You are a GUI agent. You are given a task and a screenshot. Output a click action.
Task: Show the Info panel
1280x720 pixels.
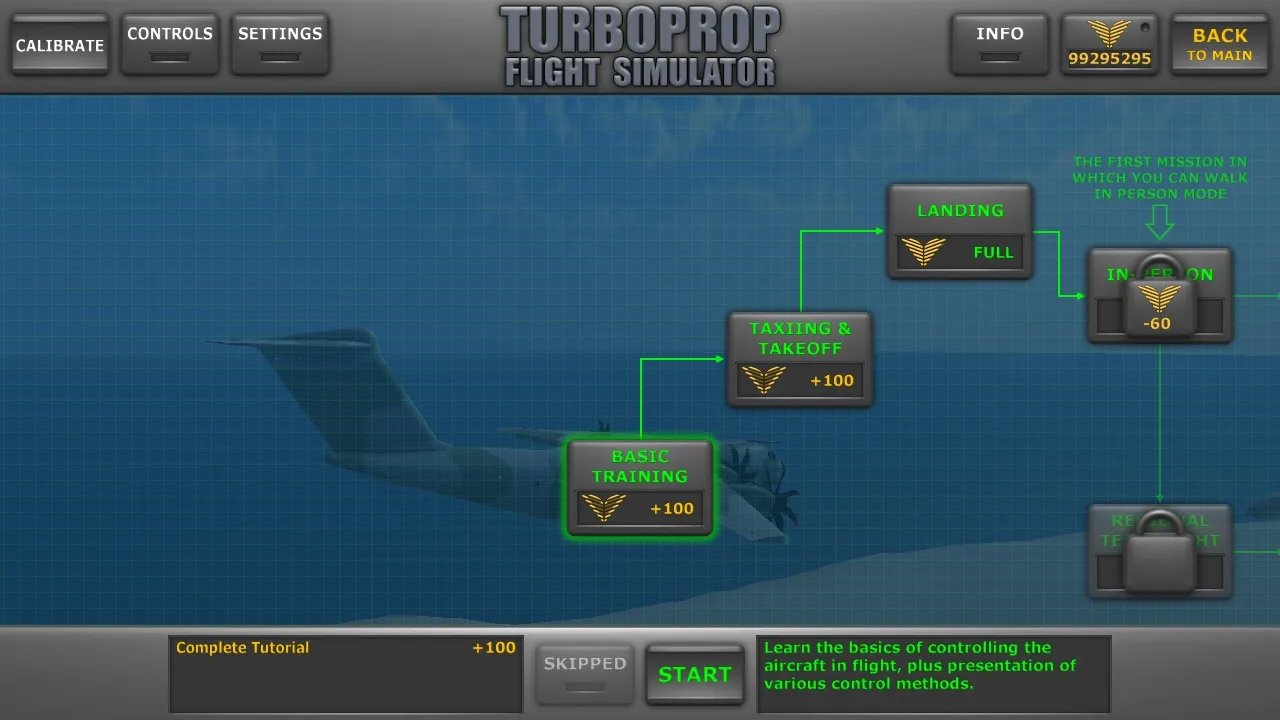[x=1000, y=44]
